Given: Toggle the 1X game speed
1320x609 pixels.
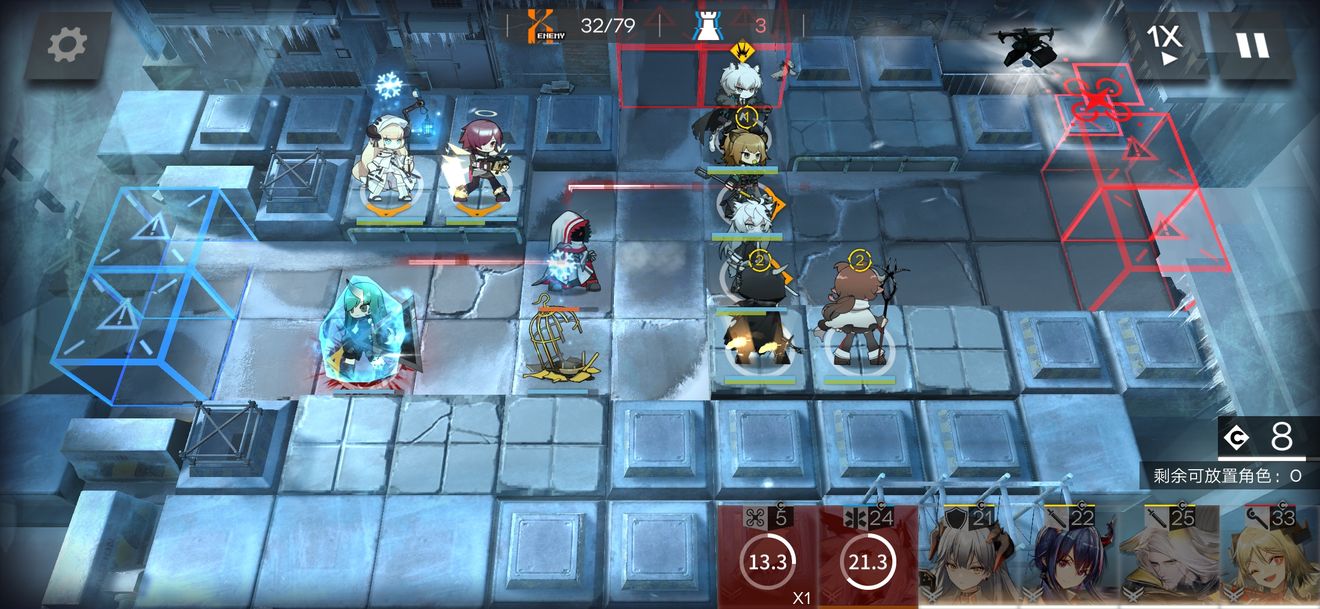Looking at the screenshot, I should pos(1163,45).
